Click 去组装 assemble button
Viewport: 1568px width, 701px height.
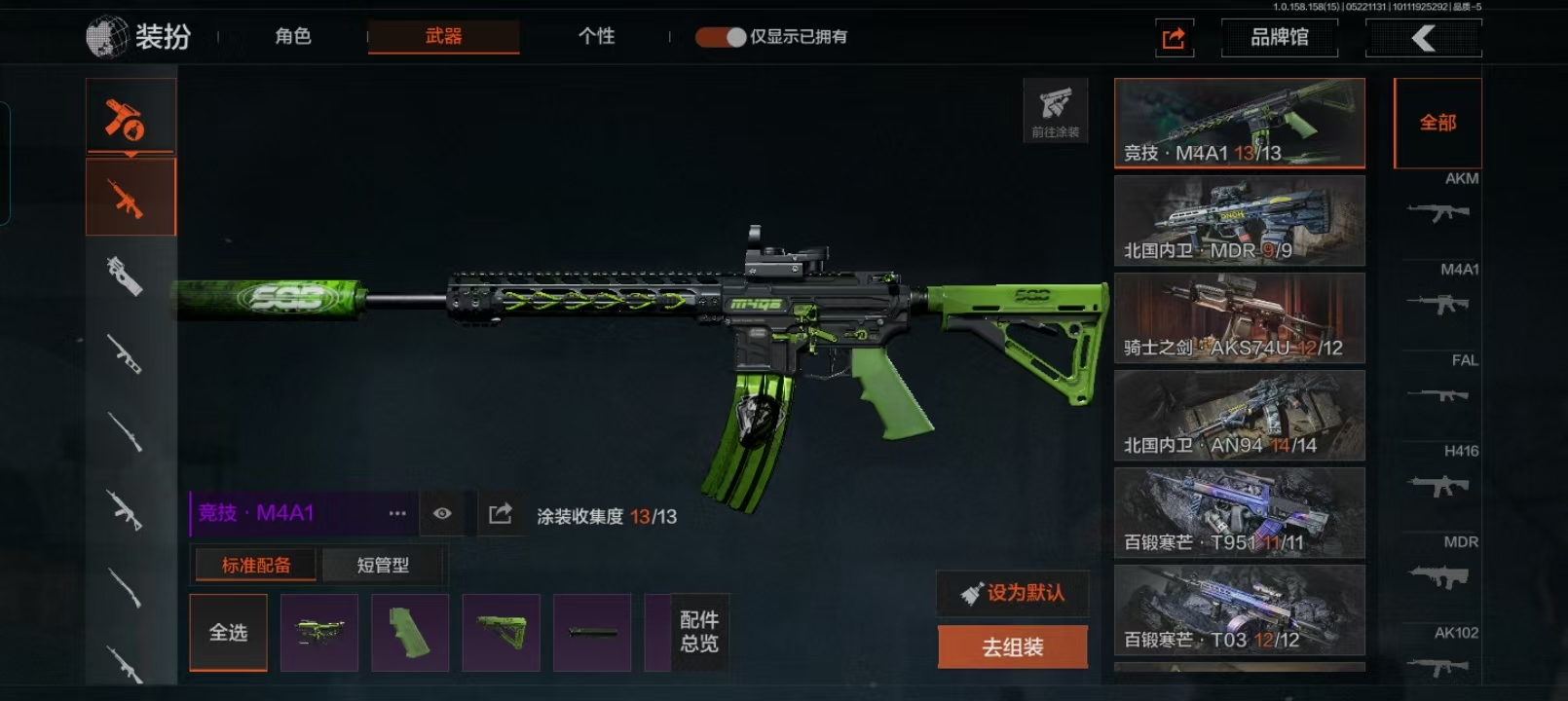(1013, 646)
